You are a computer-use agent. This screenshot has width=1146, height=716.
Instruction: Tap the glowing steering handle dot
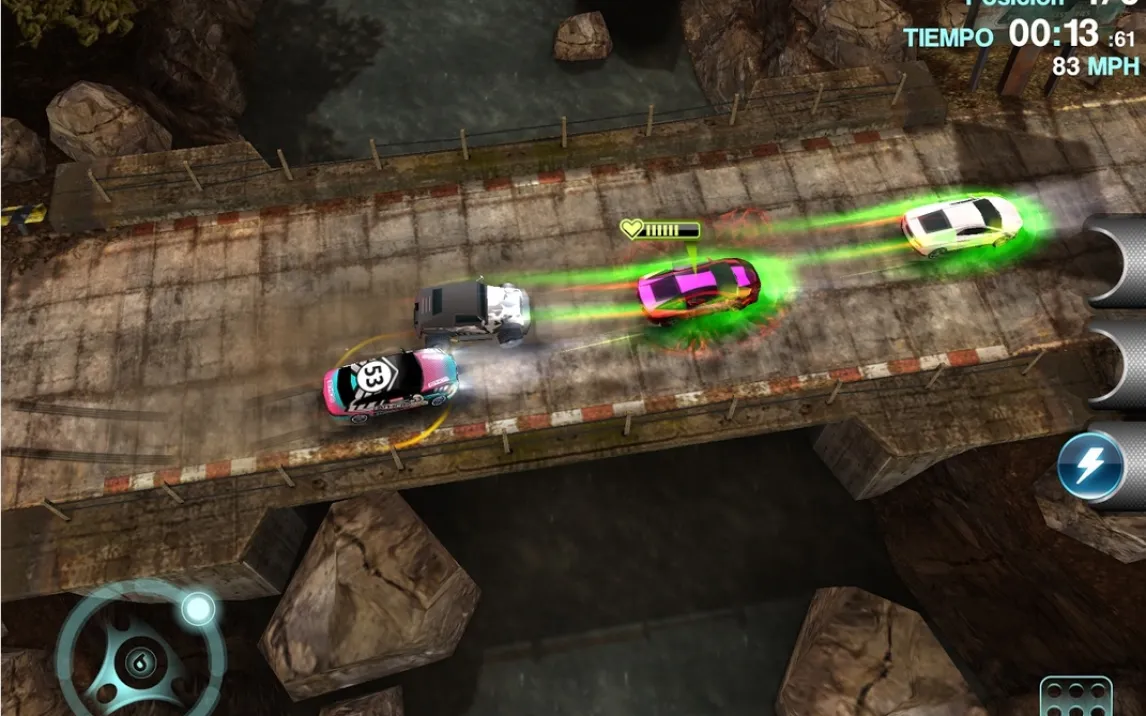tap(198, 608)
